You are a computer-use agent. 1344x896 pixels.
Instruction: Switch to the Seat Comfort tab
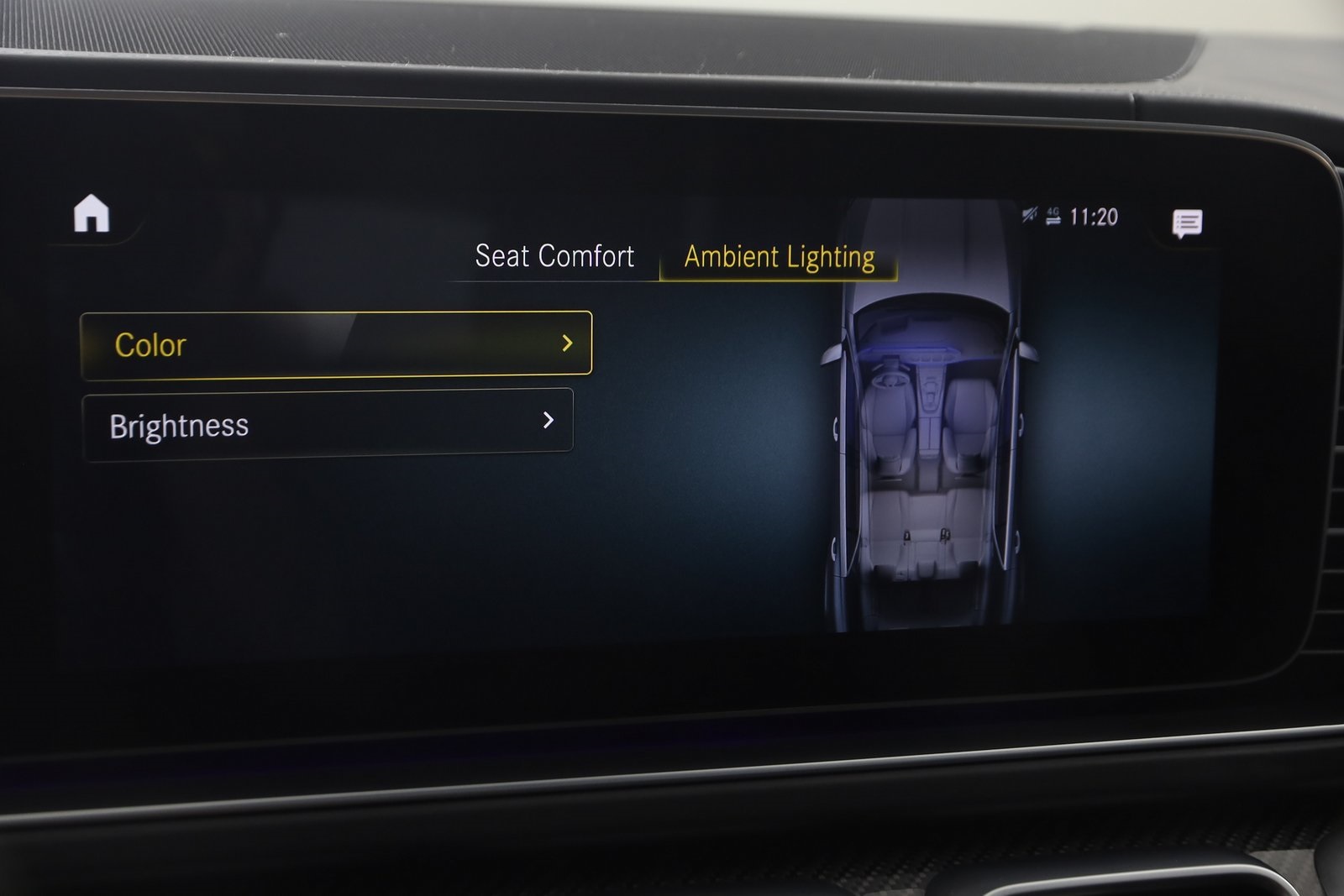pyautogui.click(x=554, y=256)
